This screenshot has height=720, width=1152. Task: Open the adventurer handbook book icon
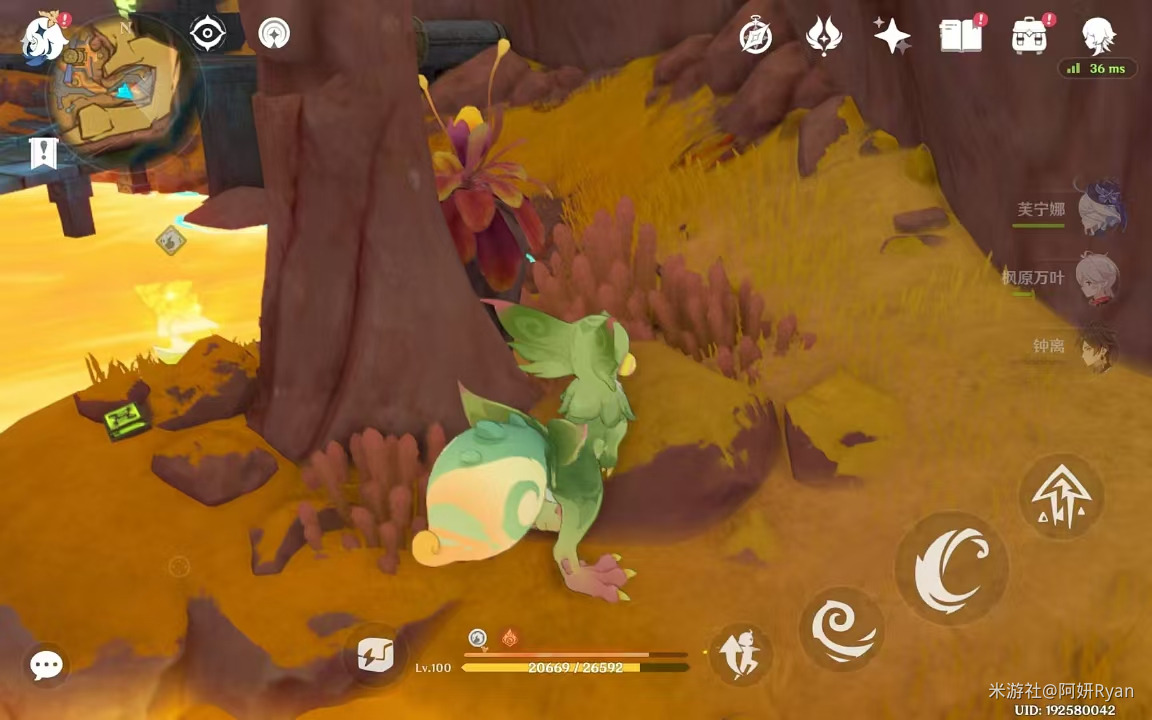[961, 37]
